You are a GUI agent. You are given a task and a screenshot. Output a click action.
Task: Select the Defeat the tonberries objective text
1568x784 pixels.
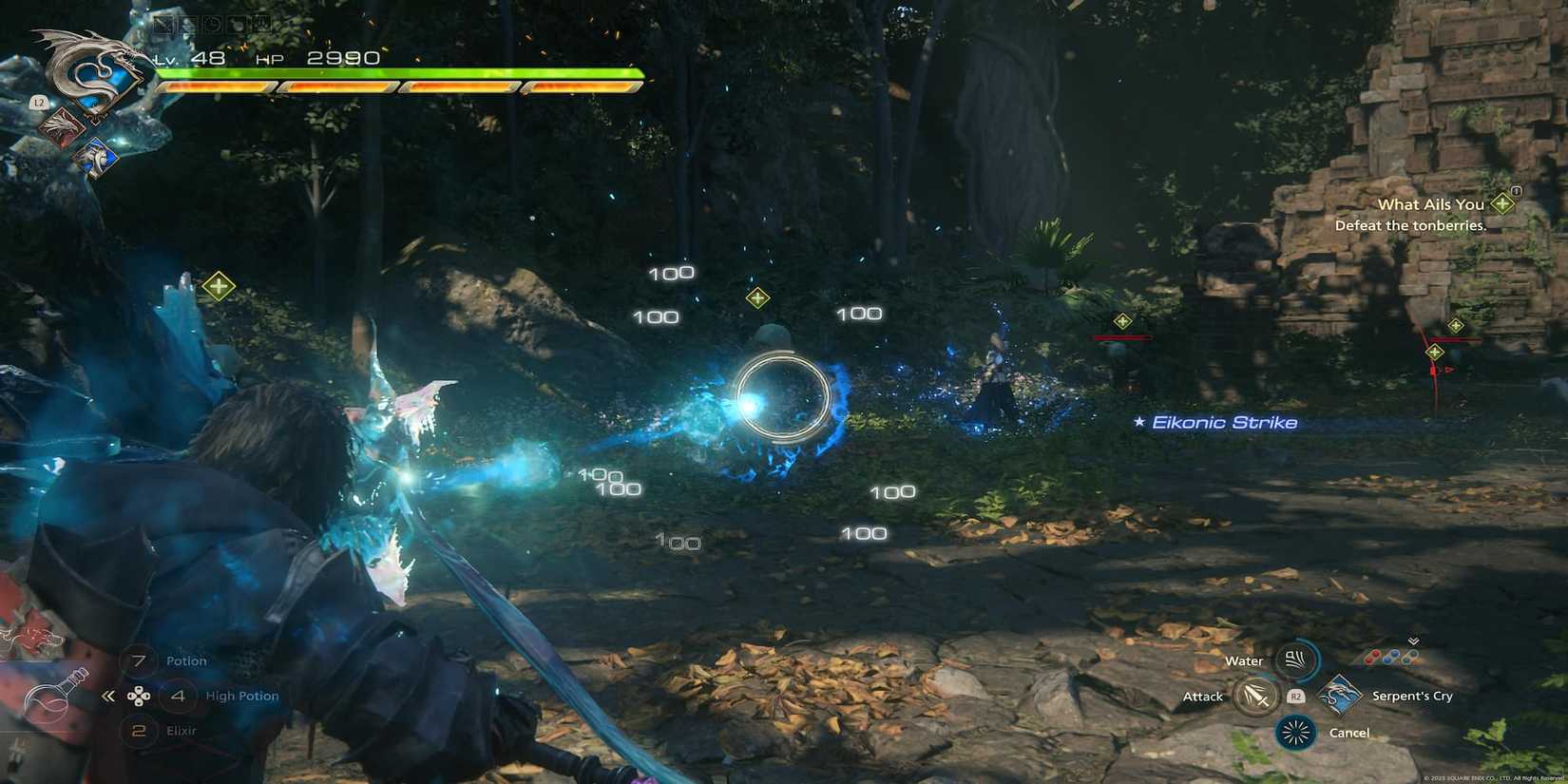[x=1410, y=225]
